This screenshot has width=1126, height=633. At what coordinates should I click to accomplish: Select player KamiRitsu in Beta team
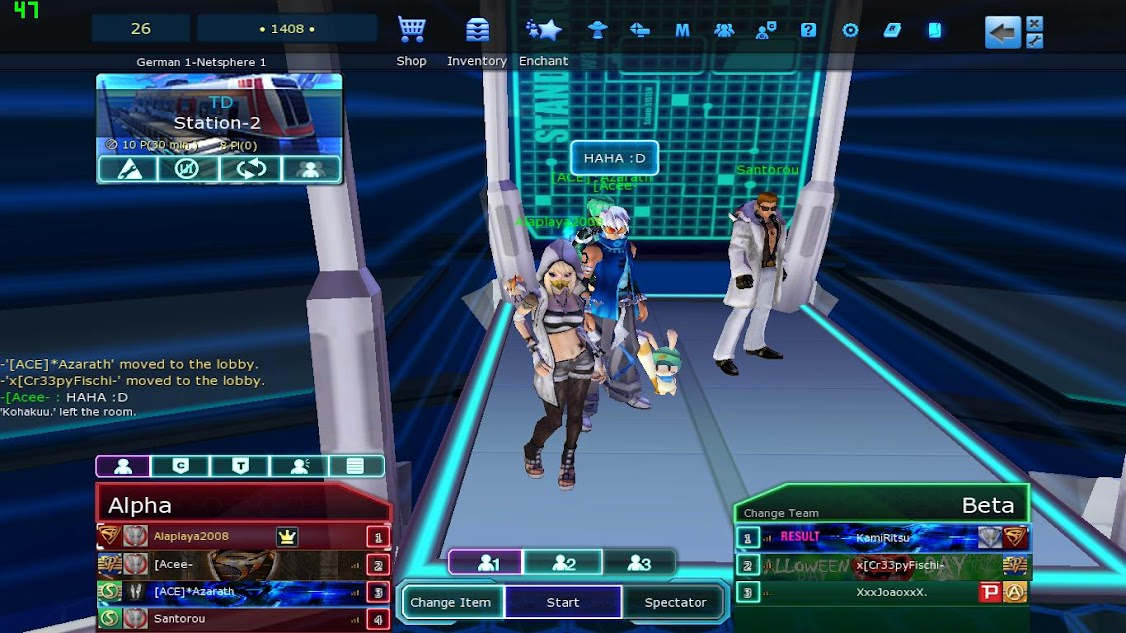click(x=882, y=537)
